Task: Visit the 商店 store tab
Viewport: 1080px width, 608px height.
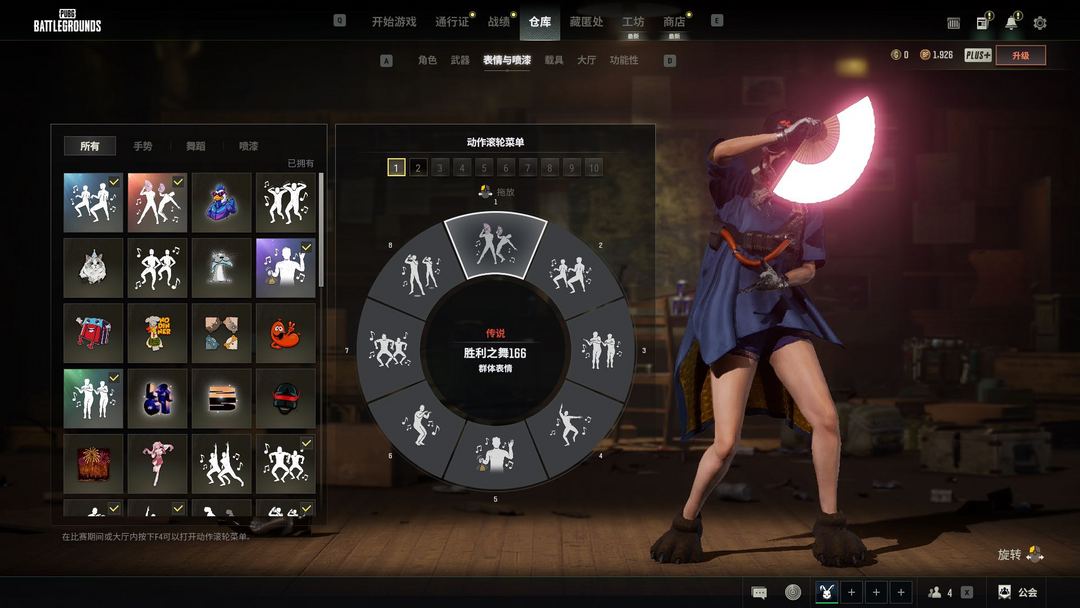Action: [x=675, y=21]
